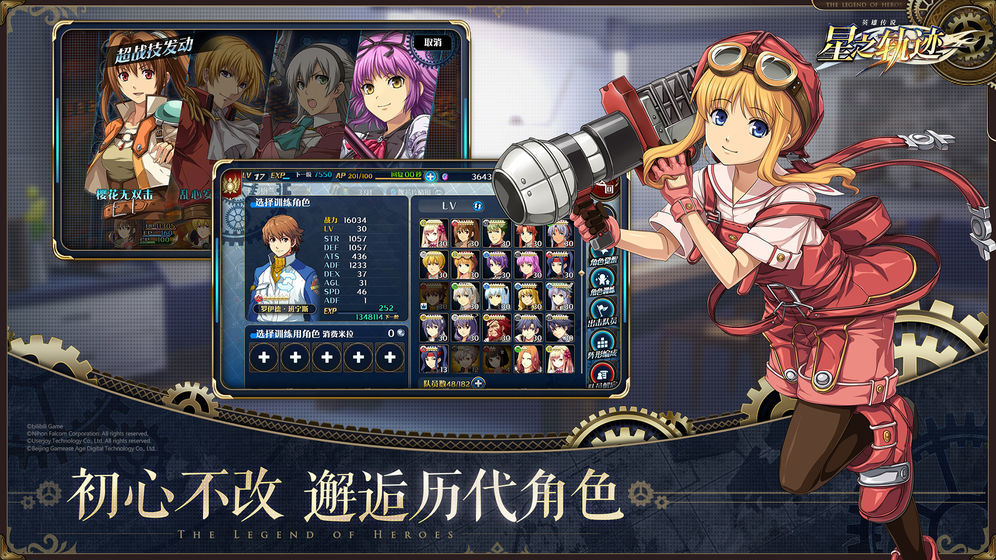Screen dimensions: 996x560
Task: Cancel the super skill activation with 取消
Action: [x=431, y=43]
